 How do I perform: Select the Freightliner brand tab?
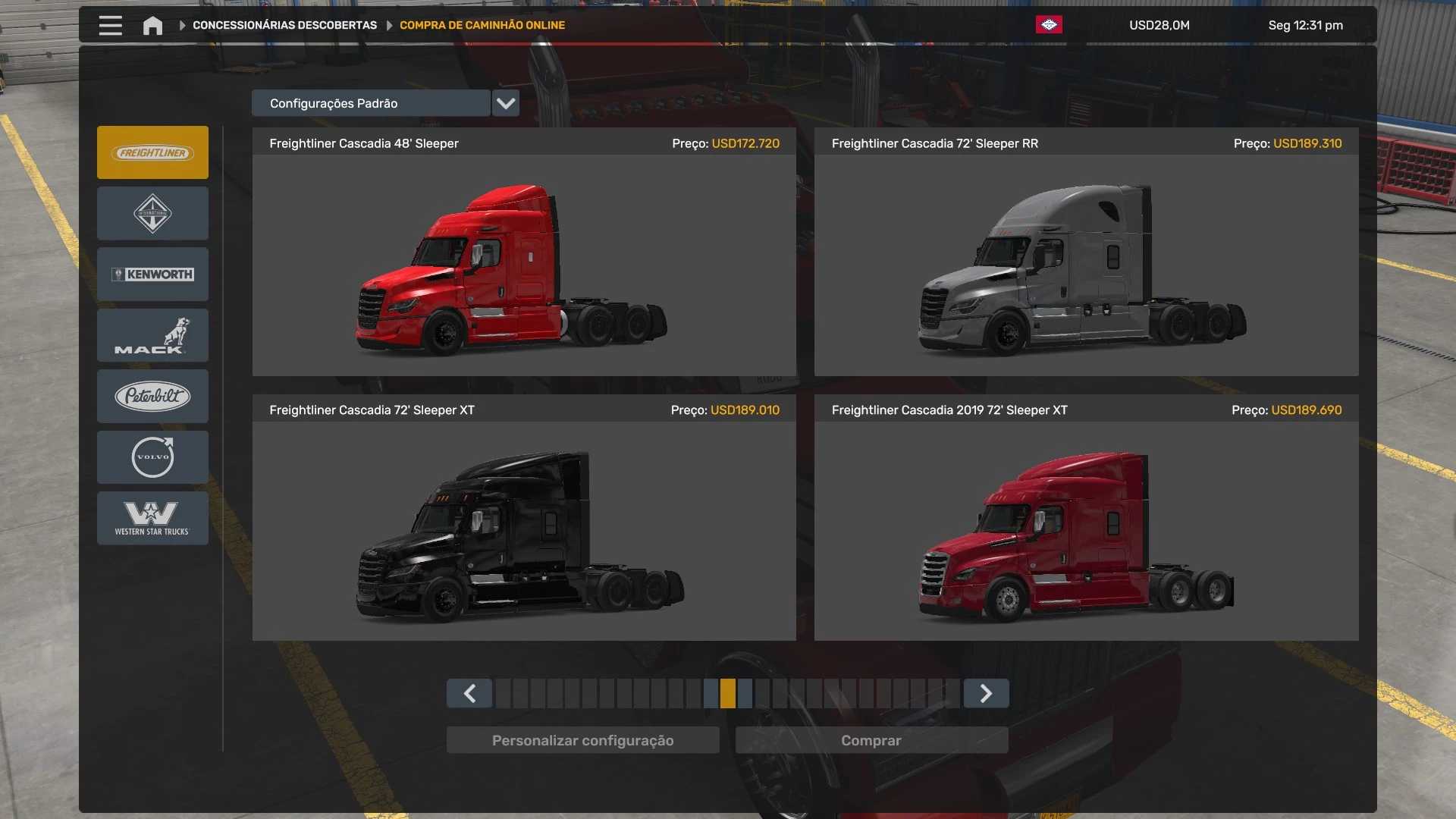point(152,152)
